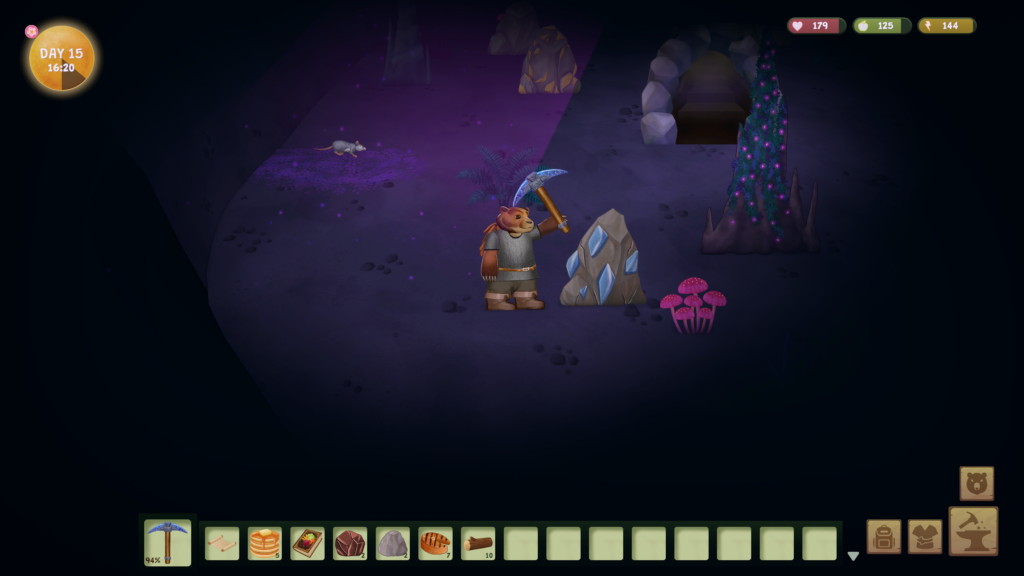Open the clothing equipment menu
This screenshot has height=576, width=1024.
click(x=925, y=536)
